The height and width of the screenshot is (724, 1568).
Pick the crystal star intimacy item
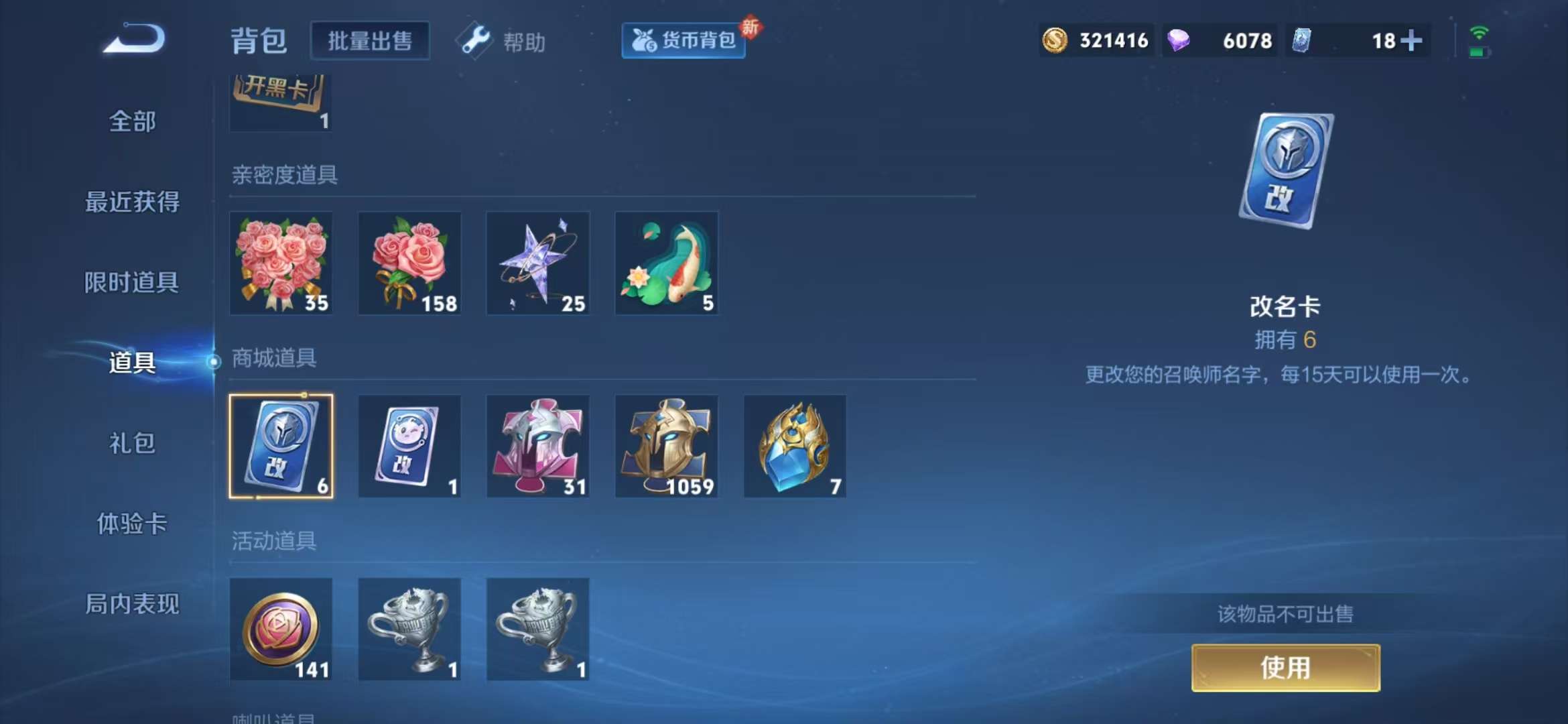point(537,263)
